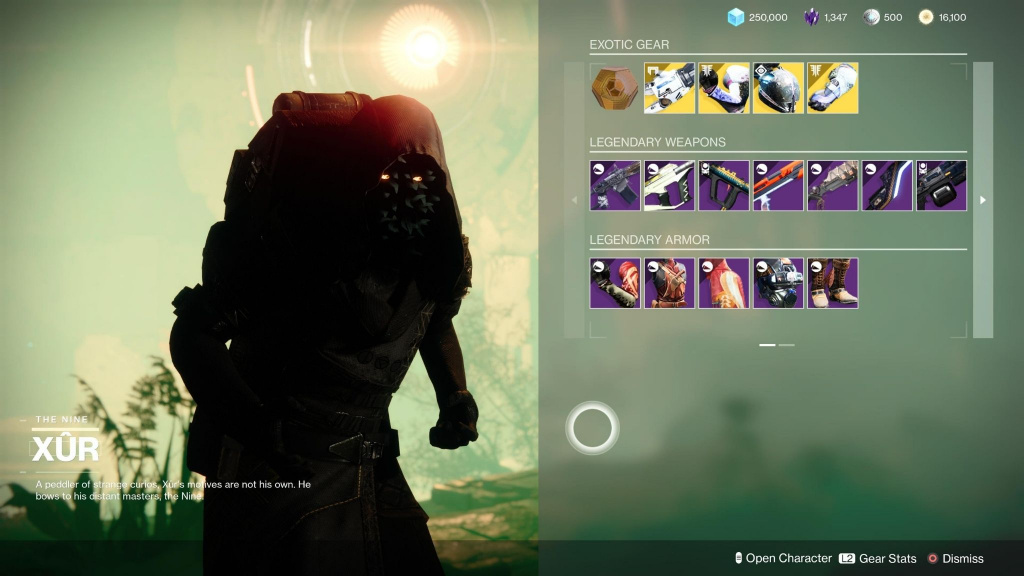
Task: Choose the exotic dome helmet
Action: [x=778, y=88]
